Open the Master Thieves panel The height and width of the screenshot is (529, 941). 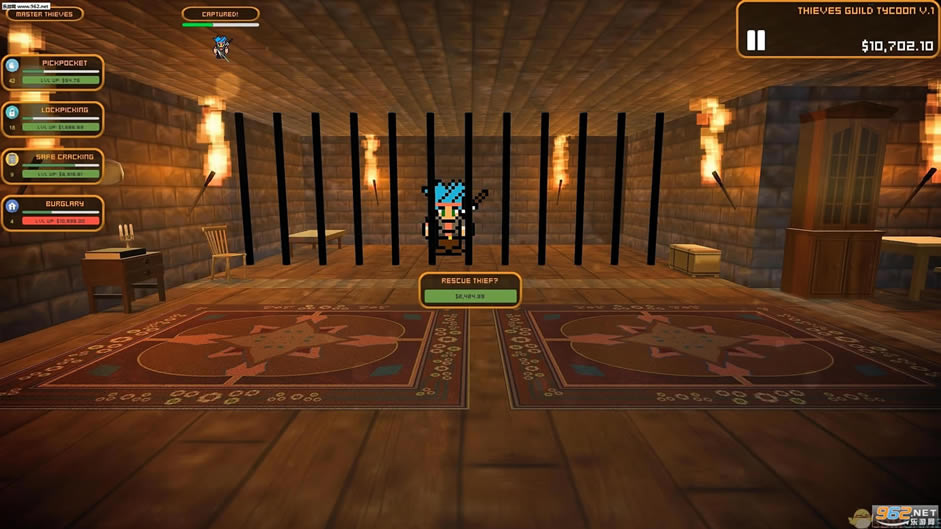(44, 14)
